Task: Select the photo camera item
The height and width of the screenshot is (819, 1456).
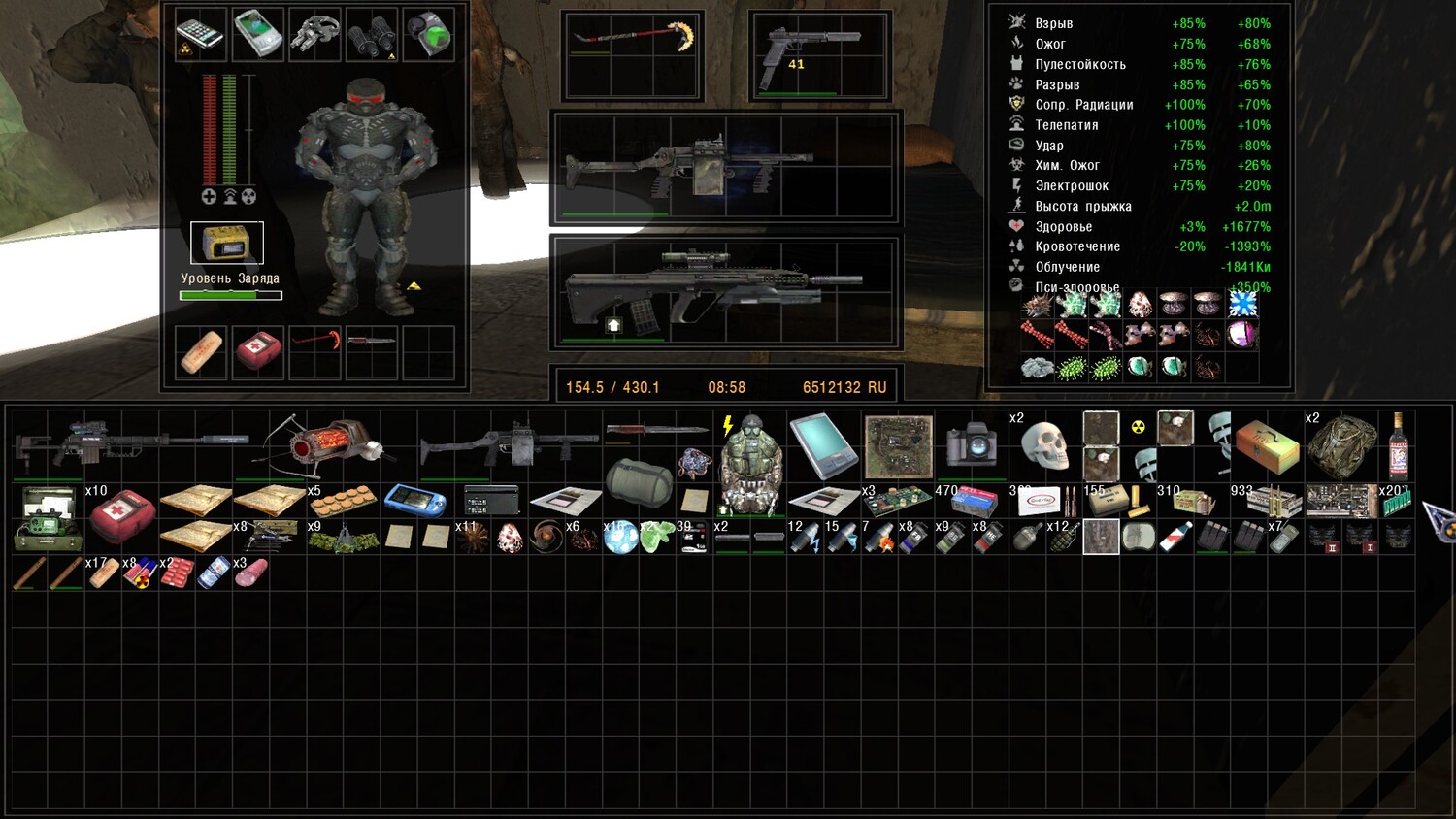Action: pyautogui.click(x=971, y=445)
